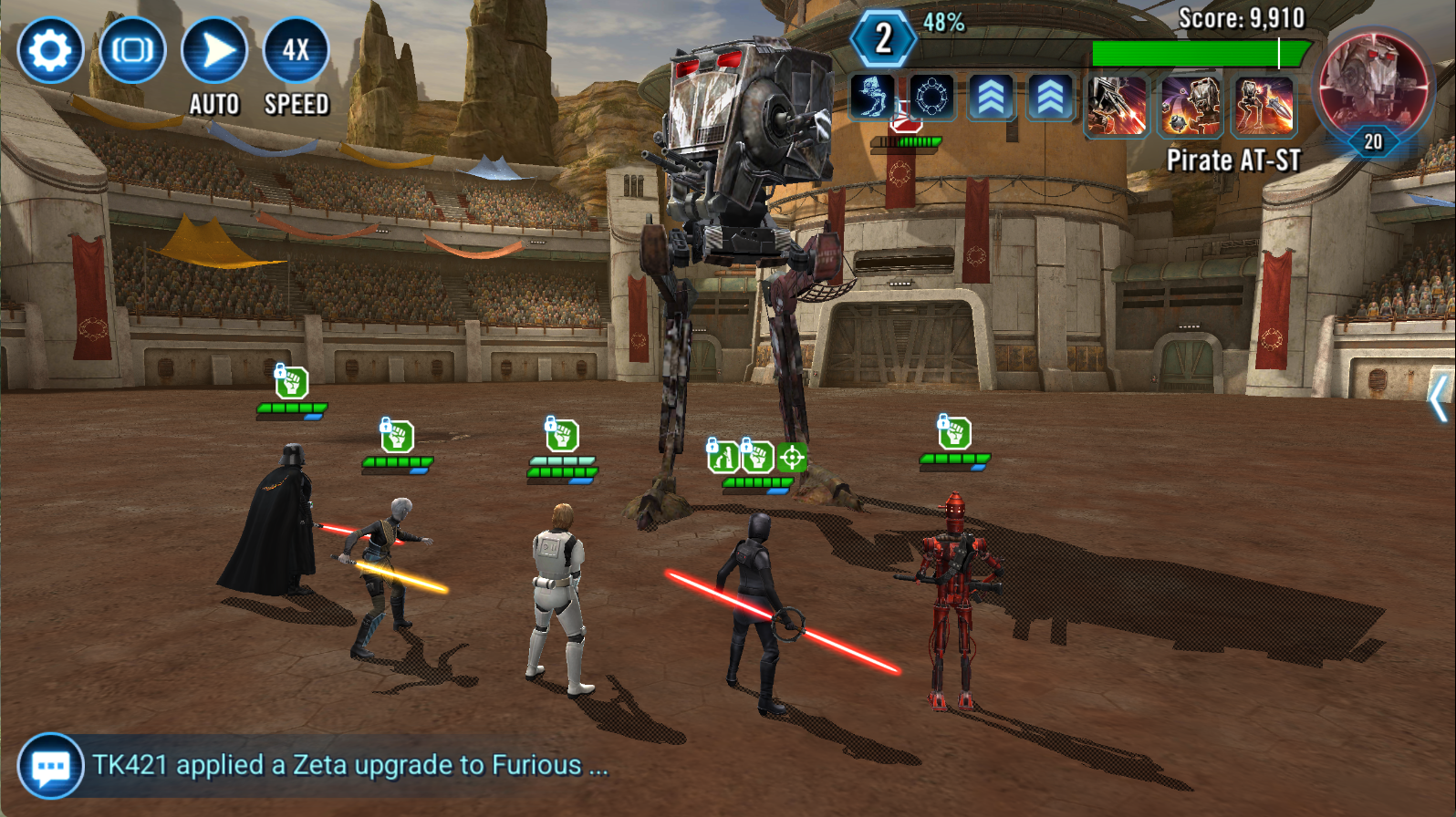Tap the crosshair buff icon above the red-lightsaber character

(x=792, y=456)
